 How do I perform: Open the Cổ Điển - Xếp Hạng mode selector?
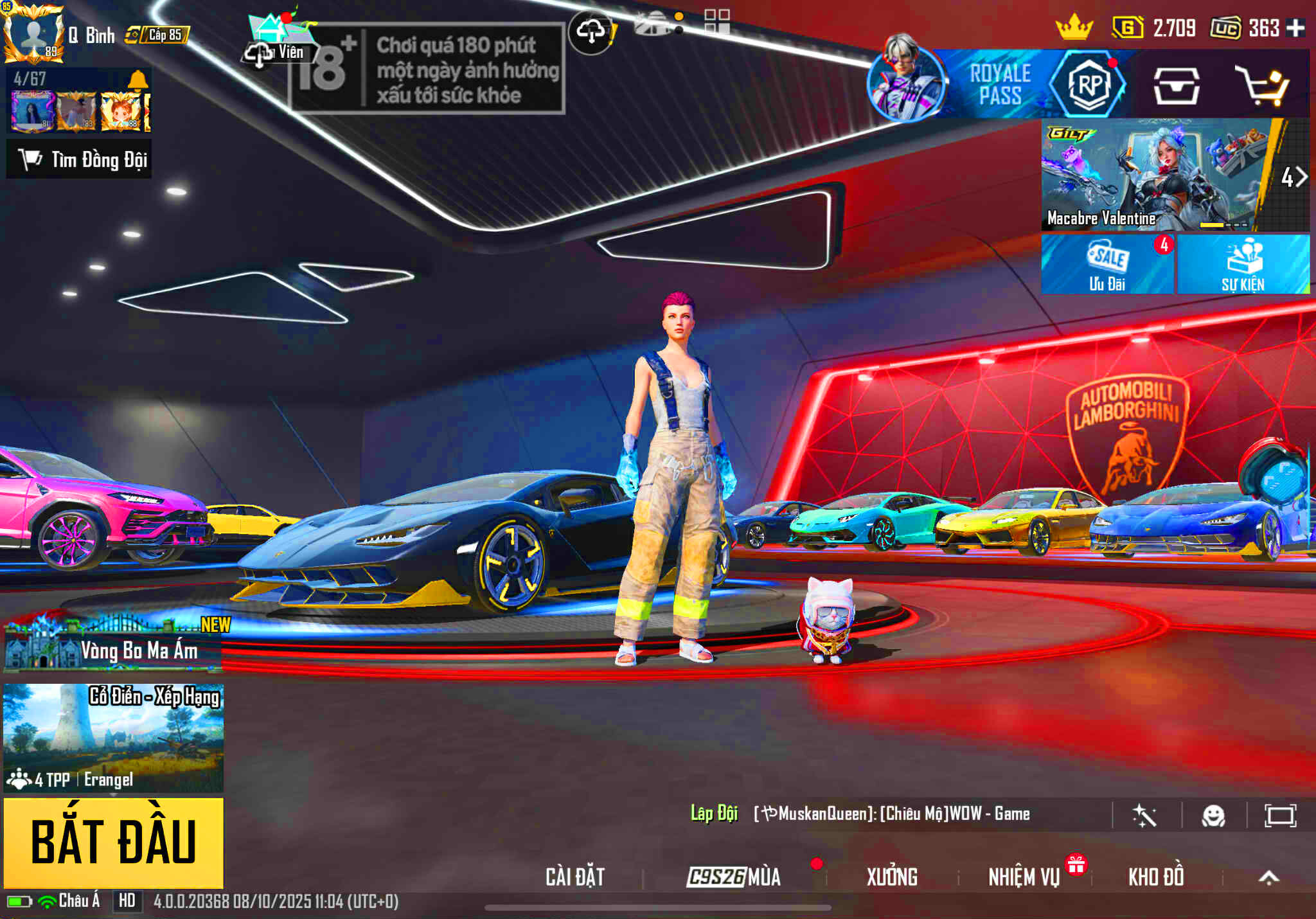(114, 737)
